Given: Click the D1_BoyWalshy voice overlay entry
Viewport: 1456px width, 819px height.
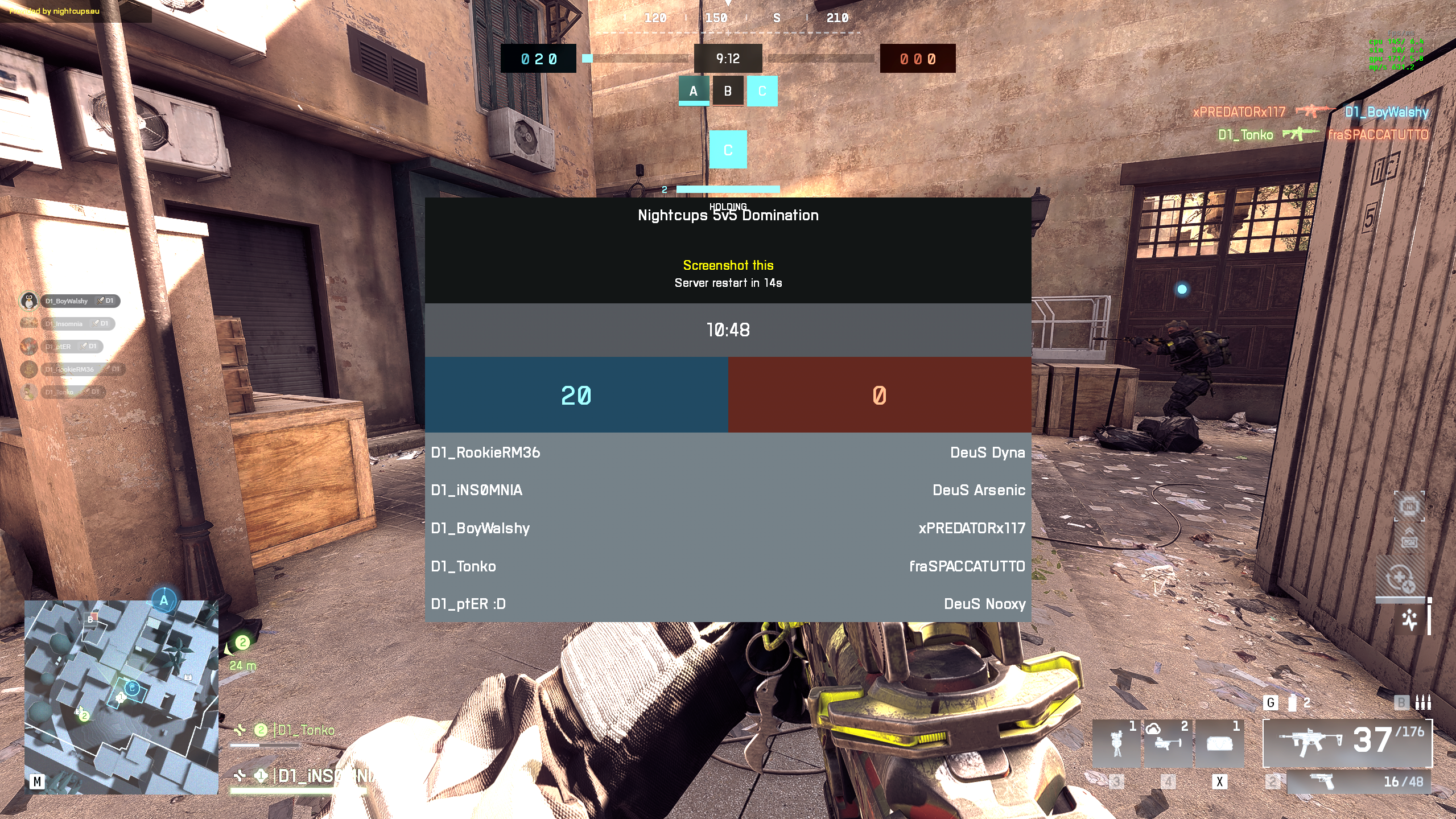Looking at the screenshot, I should pos(80,301).
